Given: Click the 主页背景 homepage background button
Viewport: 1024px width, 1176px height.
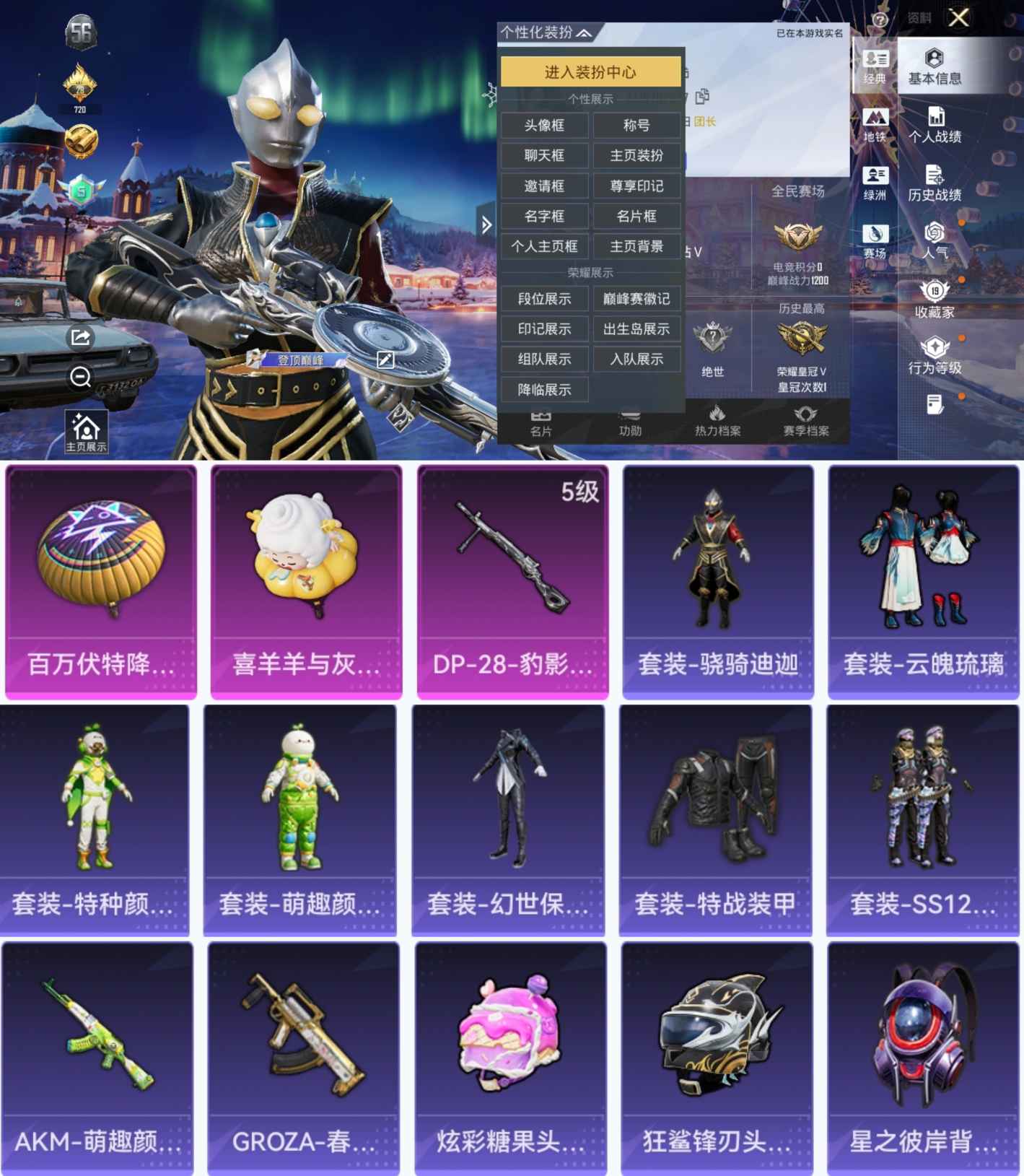Looking at the screenshot, I should (636, 246).
